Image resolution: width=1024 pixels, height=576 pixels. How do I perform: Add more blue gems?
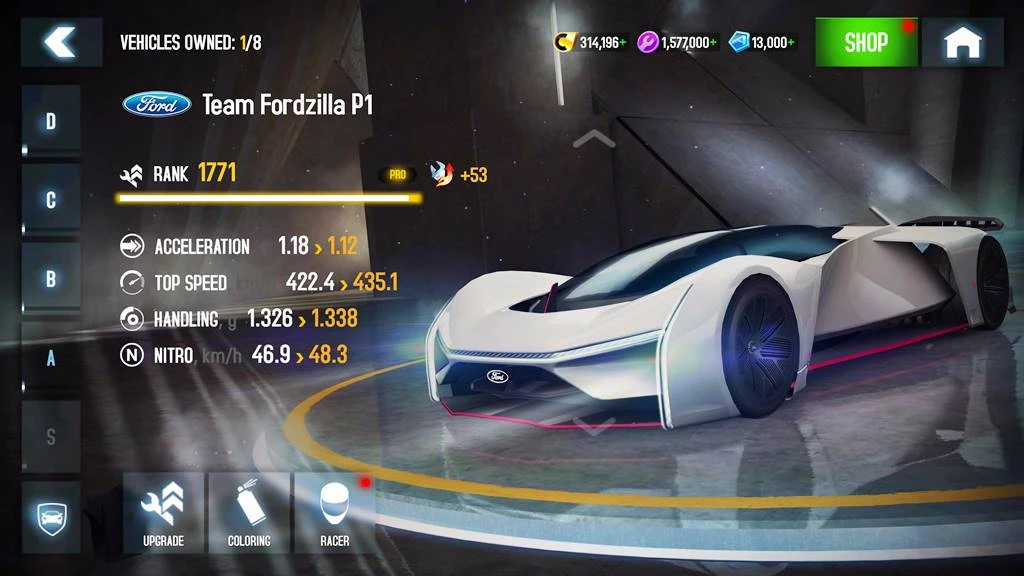[x=793, y=43]
